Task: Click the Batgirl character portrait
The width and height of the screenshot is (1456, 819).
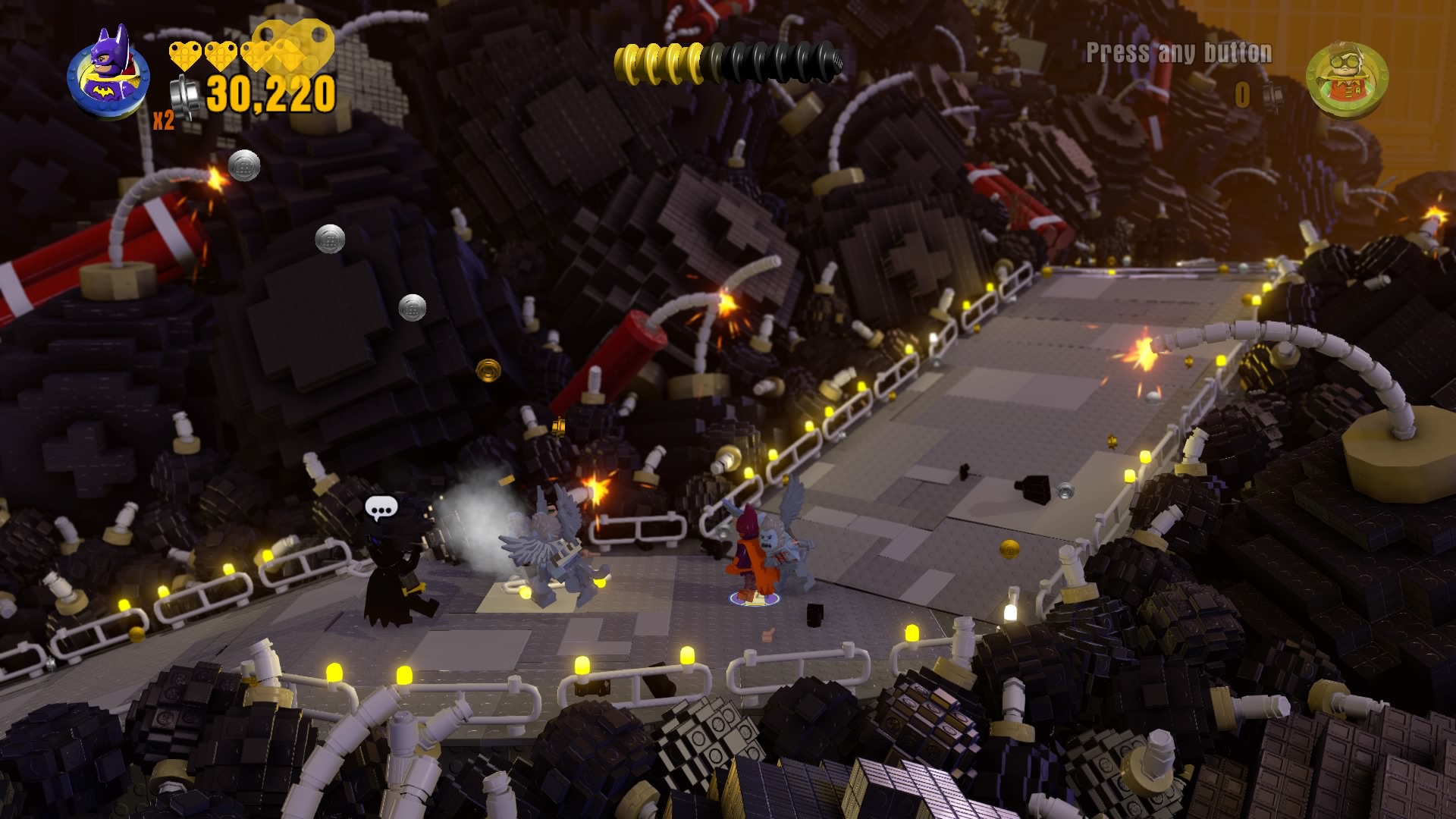Action: pyautogui.click(x=108, y=74)
